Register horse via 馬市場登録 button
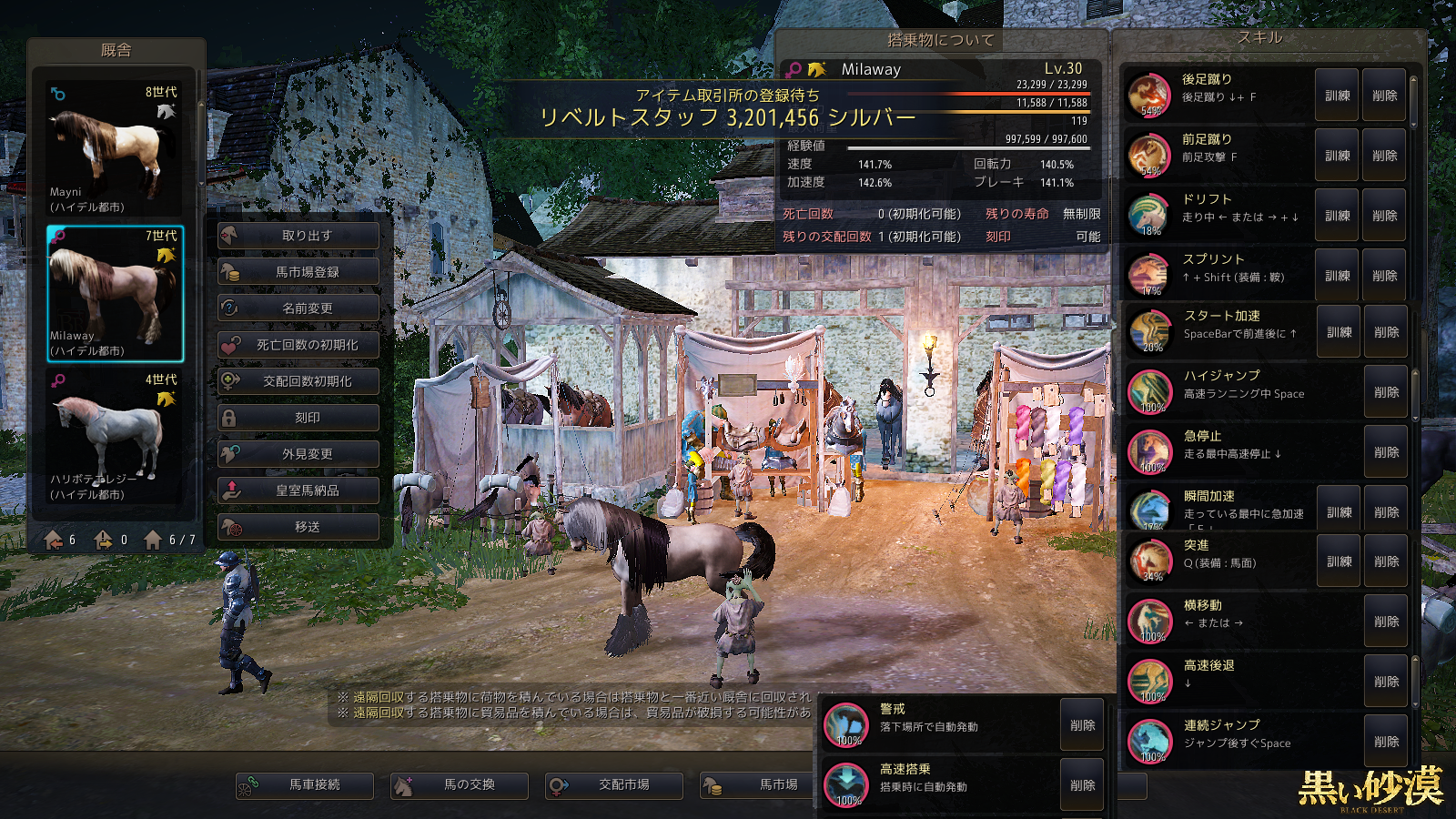Image resolution: width=1456 pixels, height=819 pixels. [298, 272]
